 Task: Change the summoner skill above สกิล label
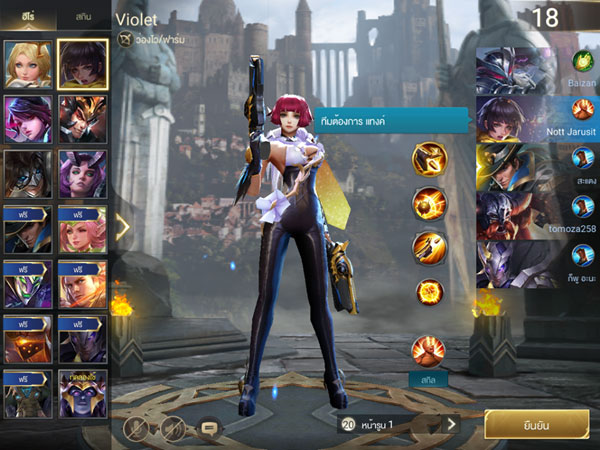[429, 351]
